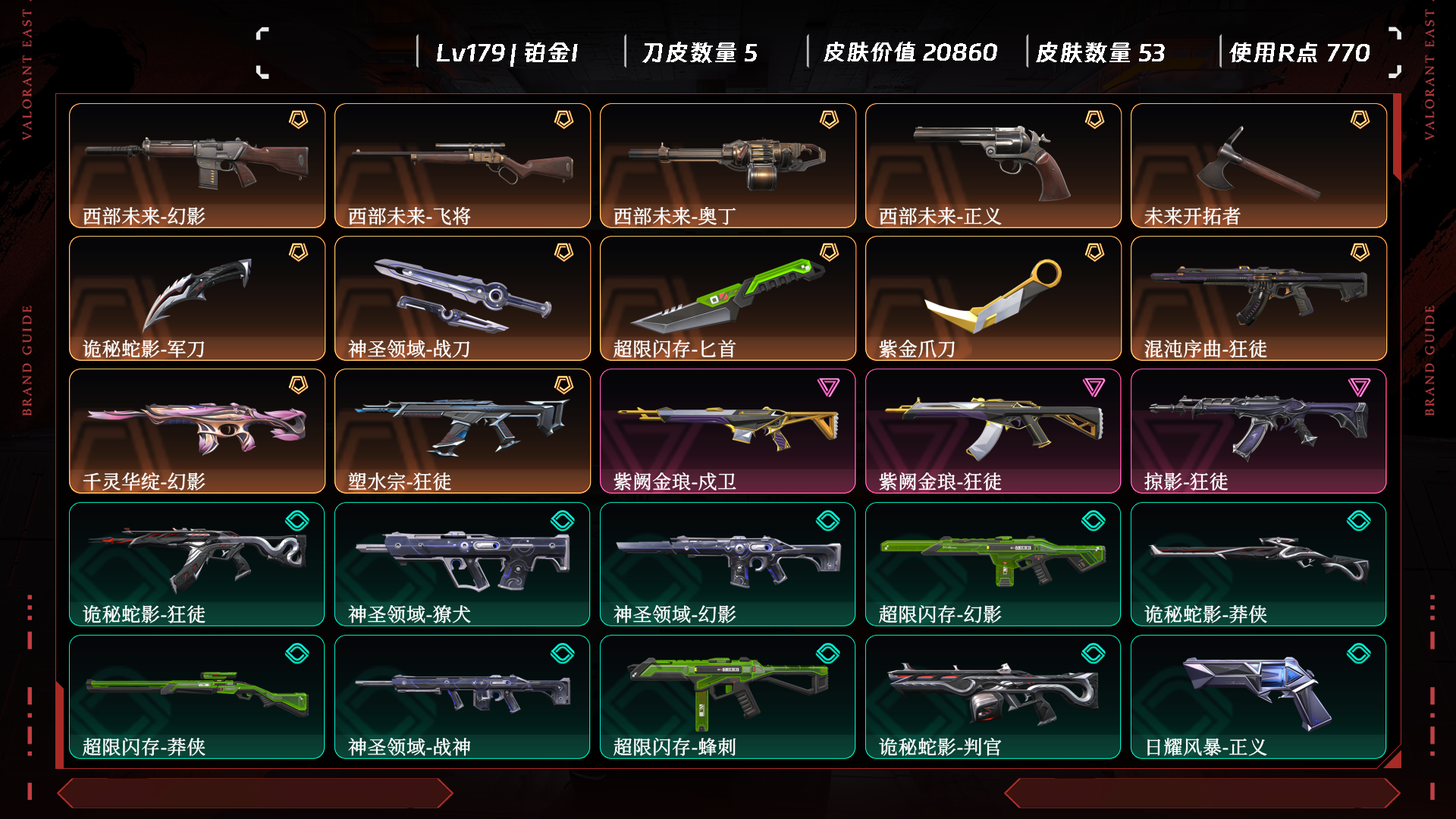Choose the 日耀风暴-正义 pistol skin
Image resolution: width=1456 pixels, height=819 pixels.
click(1259, 696)
